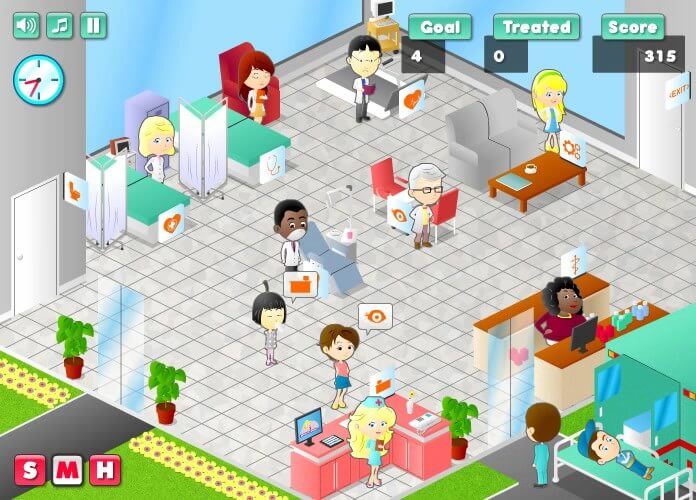Select the red S button
Screen dimensions: 696x500
(30, 469)
